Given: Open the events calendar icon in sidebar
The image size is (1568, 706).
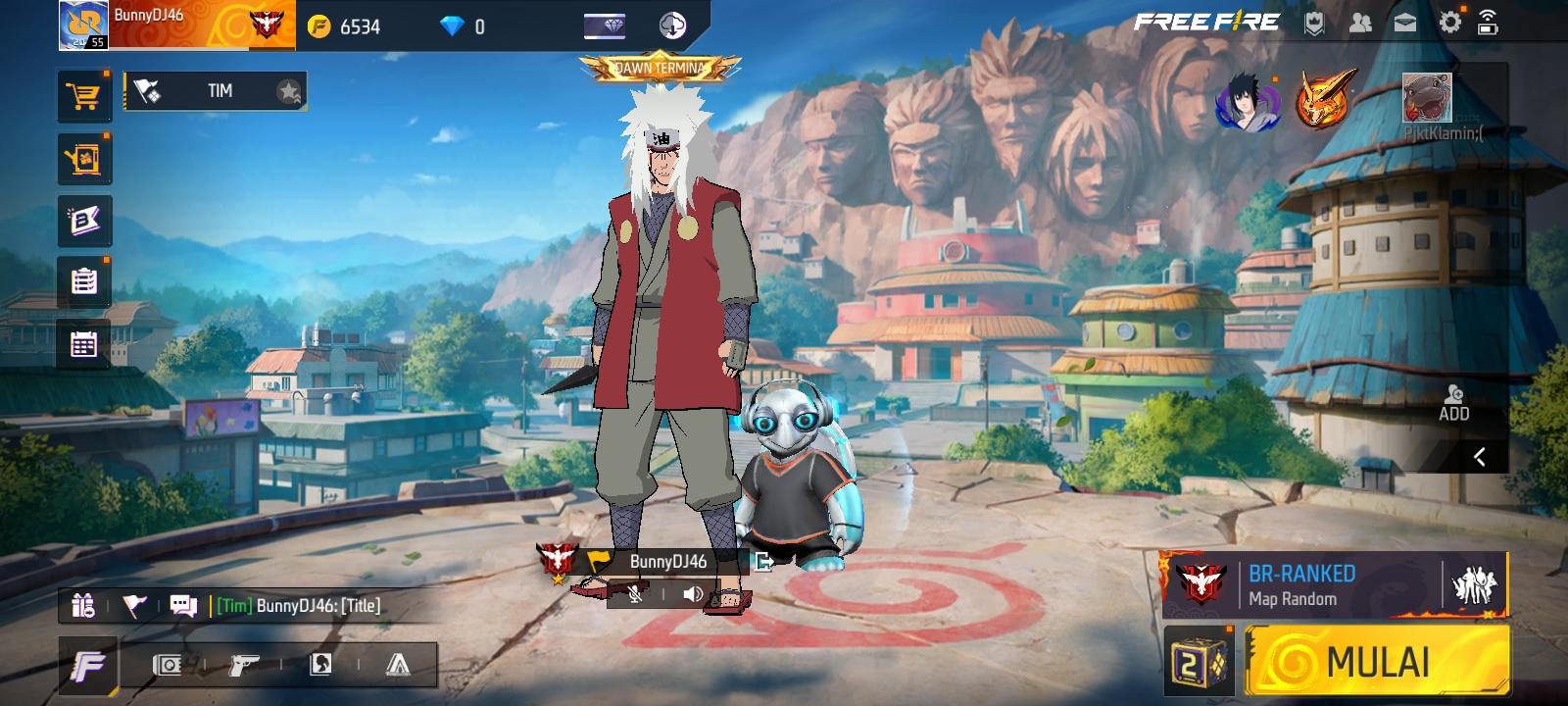Looking at the screenshot, I should click(x=83, y=341).
